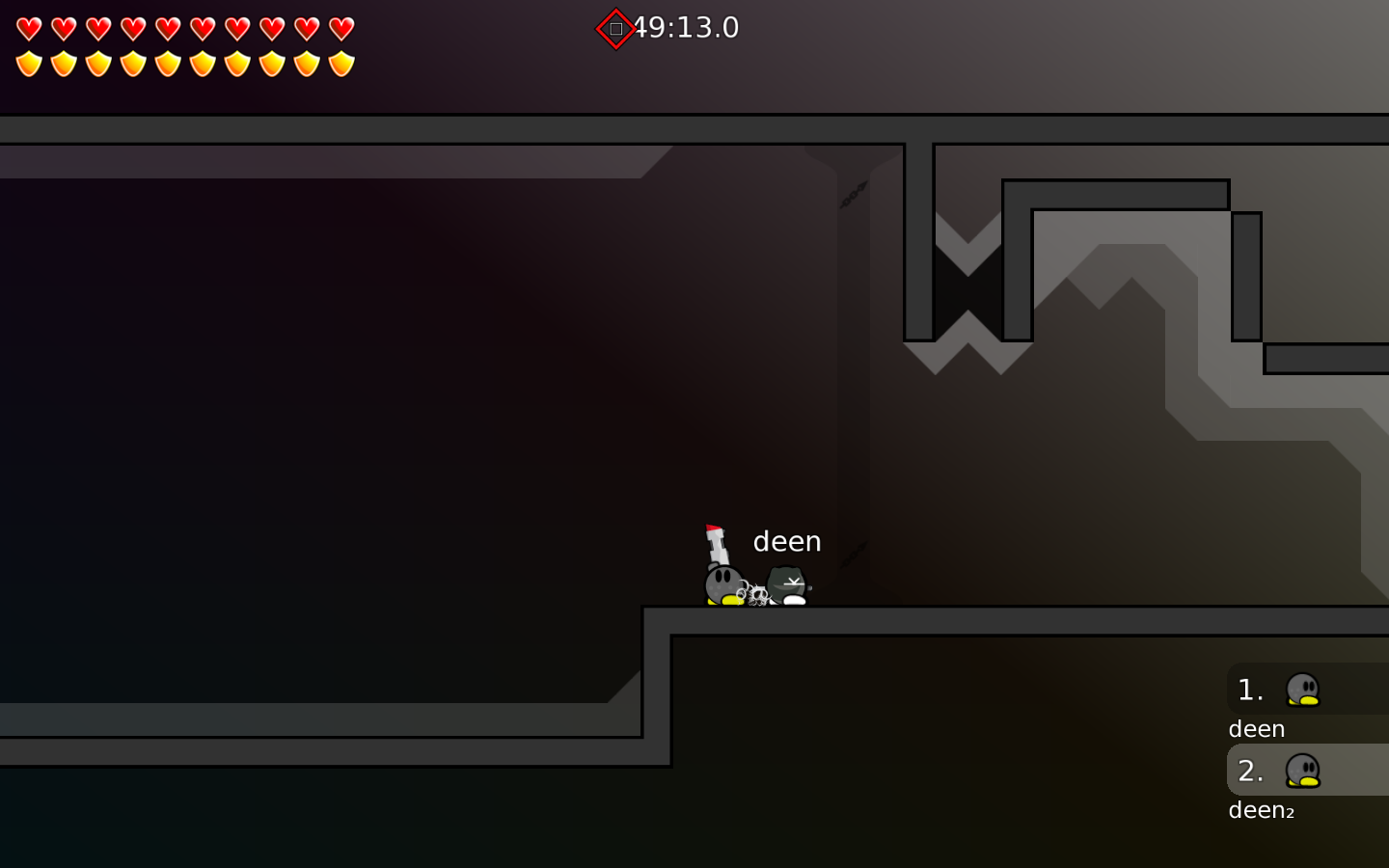
Task: Click the last heart in the top row
Action: [340, 27]
